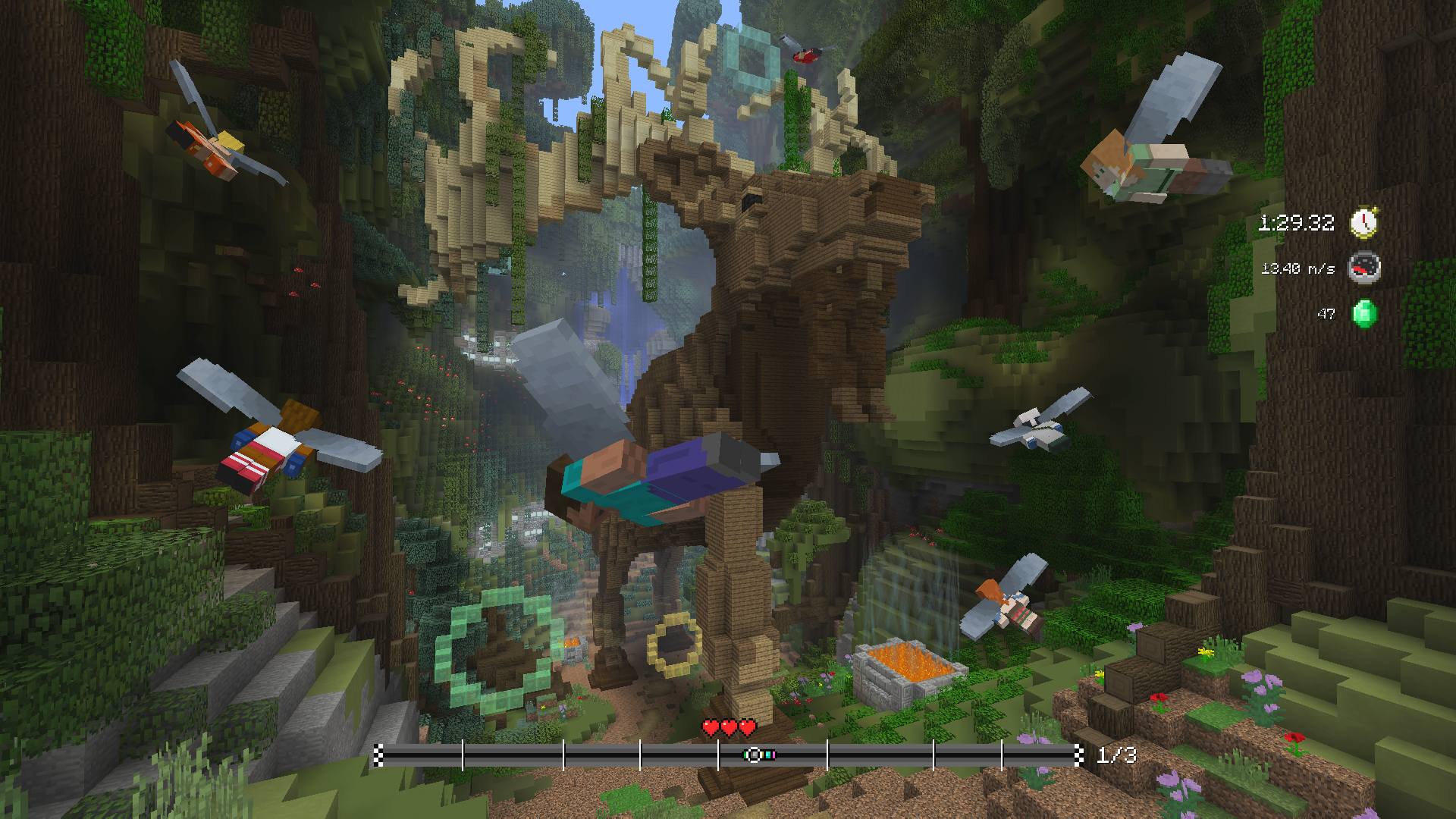This screenshot has height=819, width=1456.
Task: Click the stopwatch timer icon
Action: pos(1363,220)
